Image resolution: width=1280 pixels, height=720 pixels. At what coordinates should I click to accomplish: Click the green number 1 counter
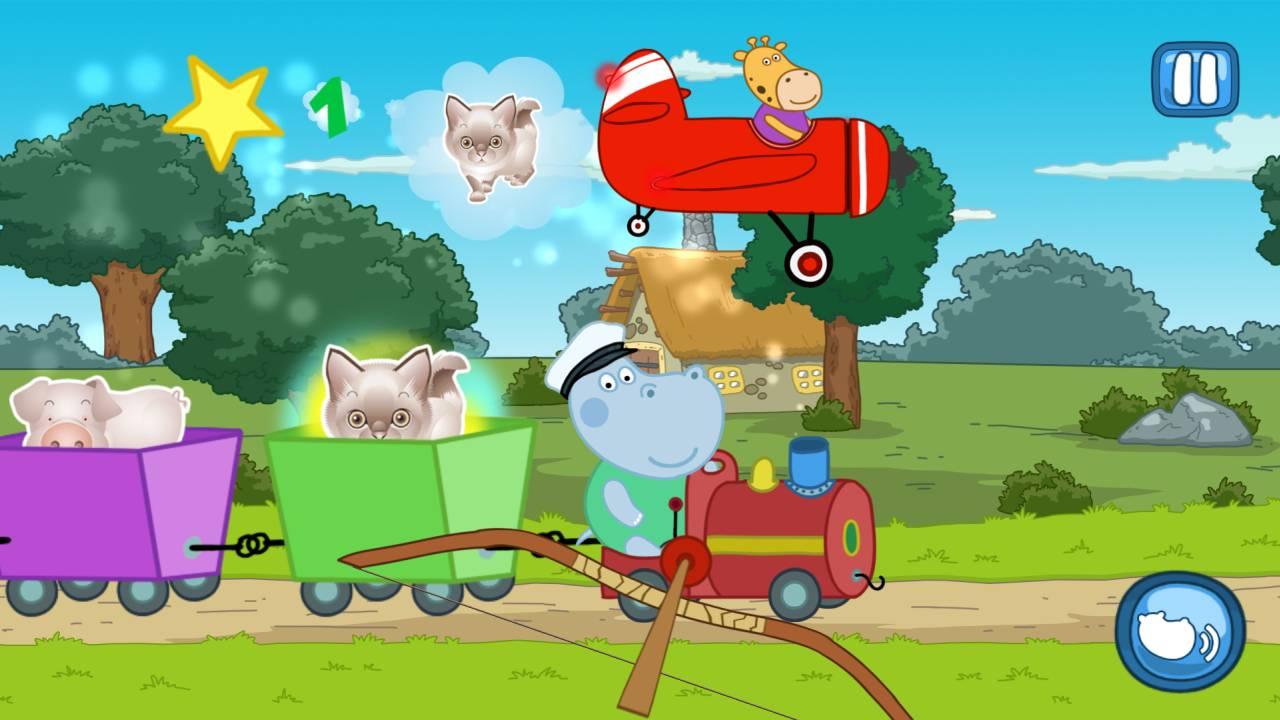coord(330,108)
